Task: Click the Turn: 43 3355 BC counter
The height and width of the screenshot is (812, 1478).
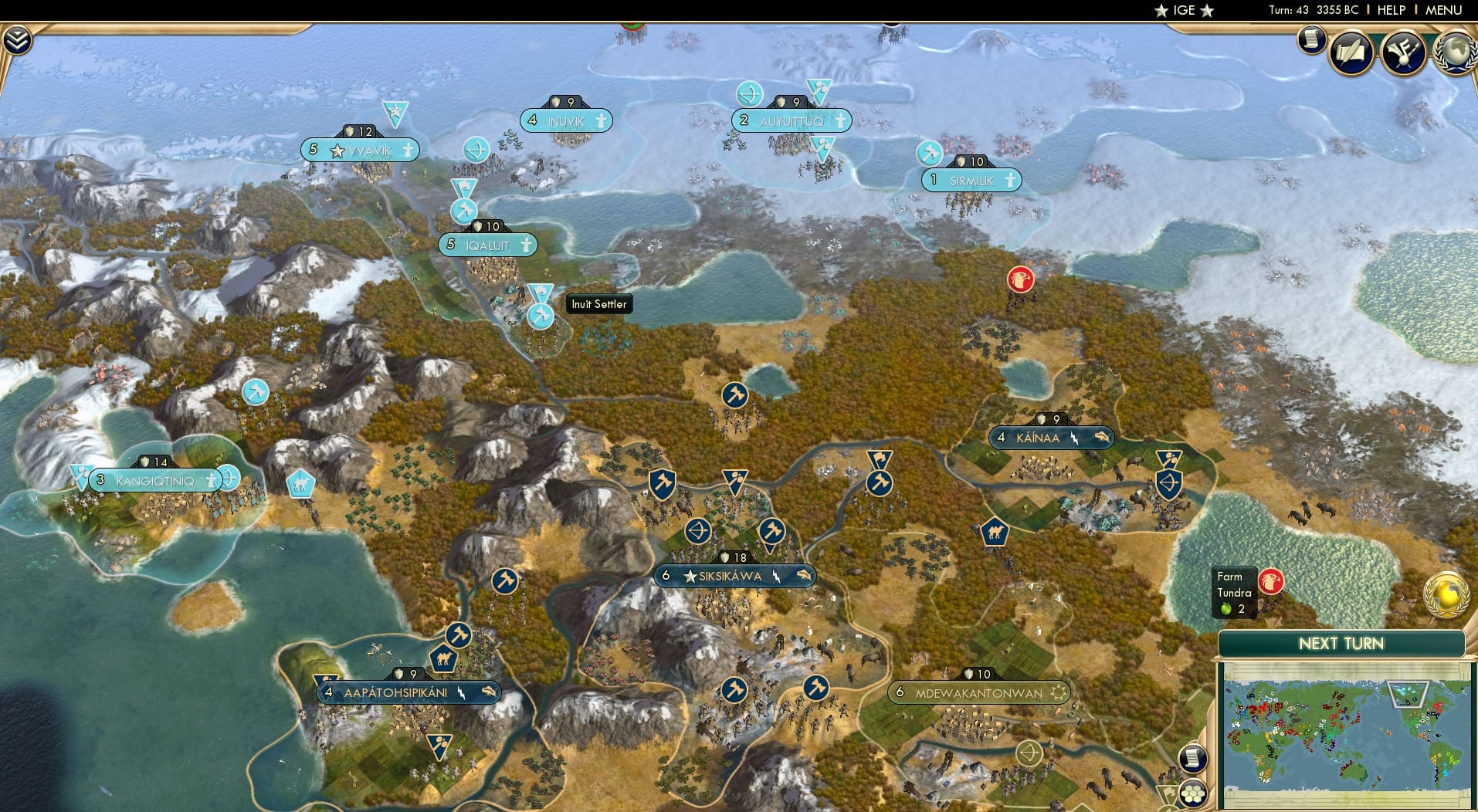Action: point(1314,10)
